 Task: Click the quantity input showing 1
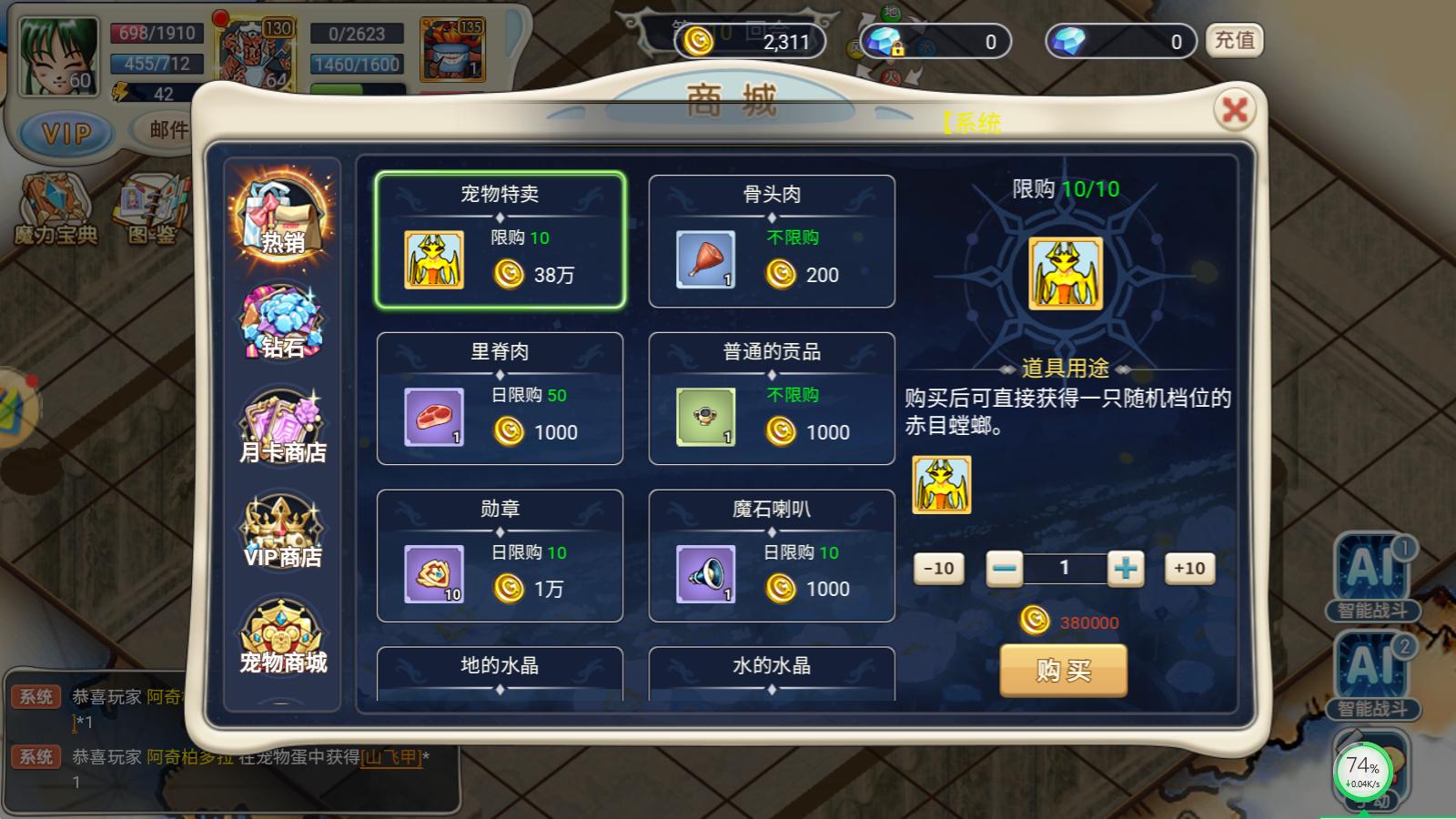(1067, 568)
